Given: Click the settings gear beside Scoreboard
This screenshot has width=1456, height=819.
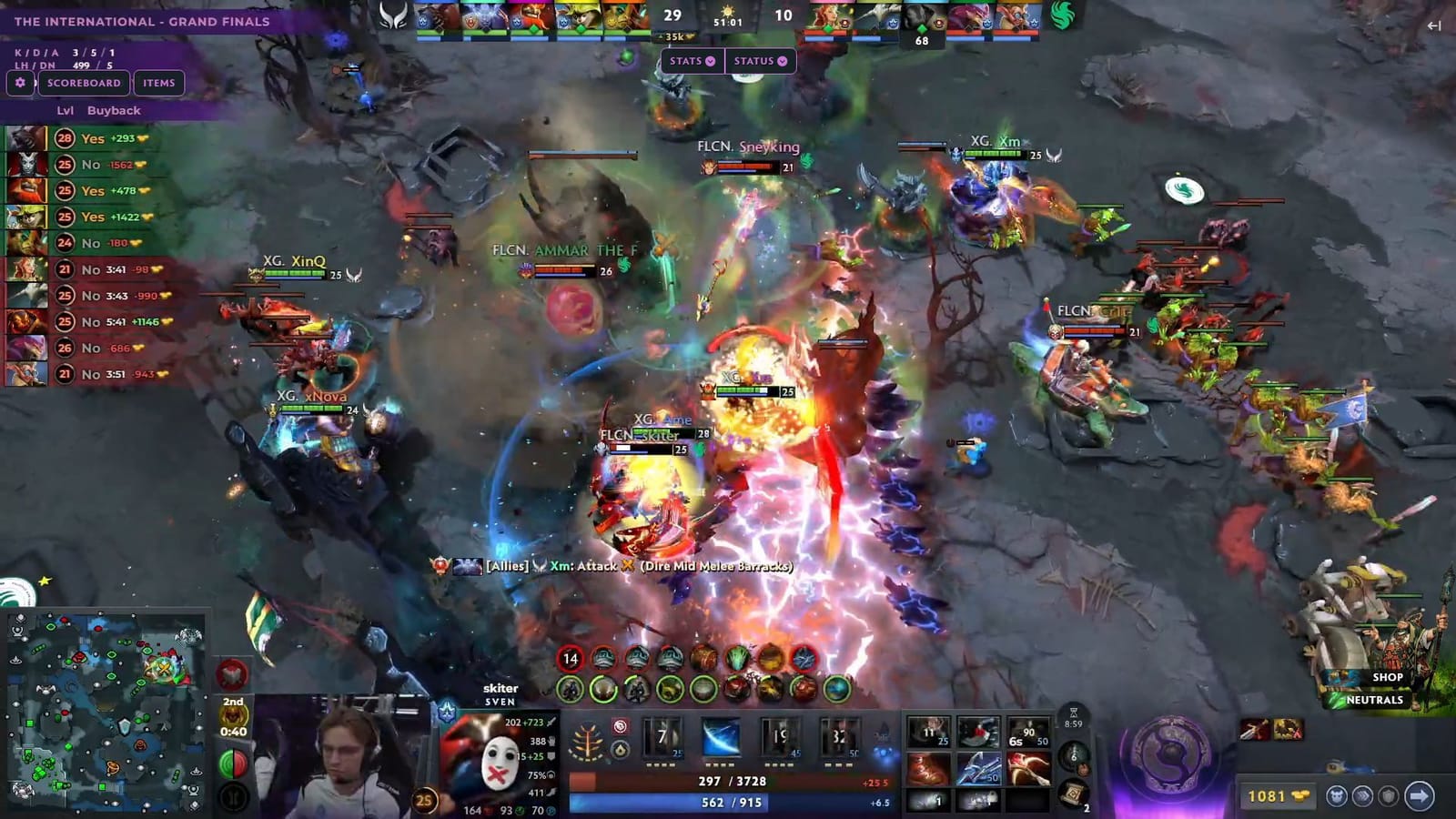Looking at the screenshot, I should [22, 83].
